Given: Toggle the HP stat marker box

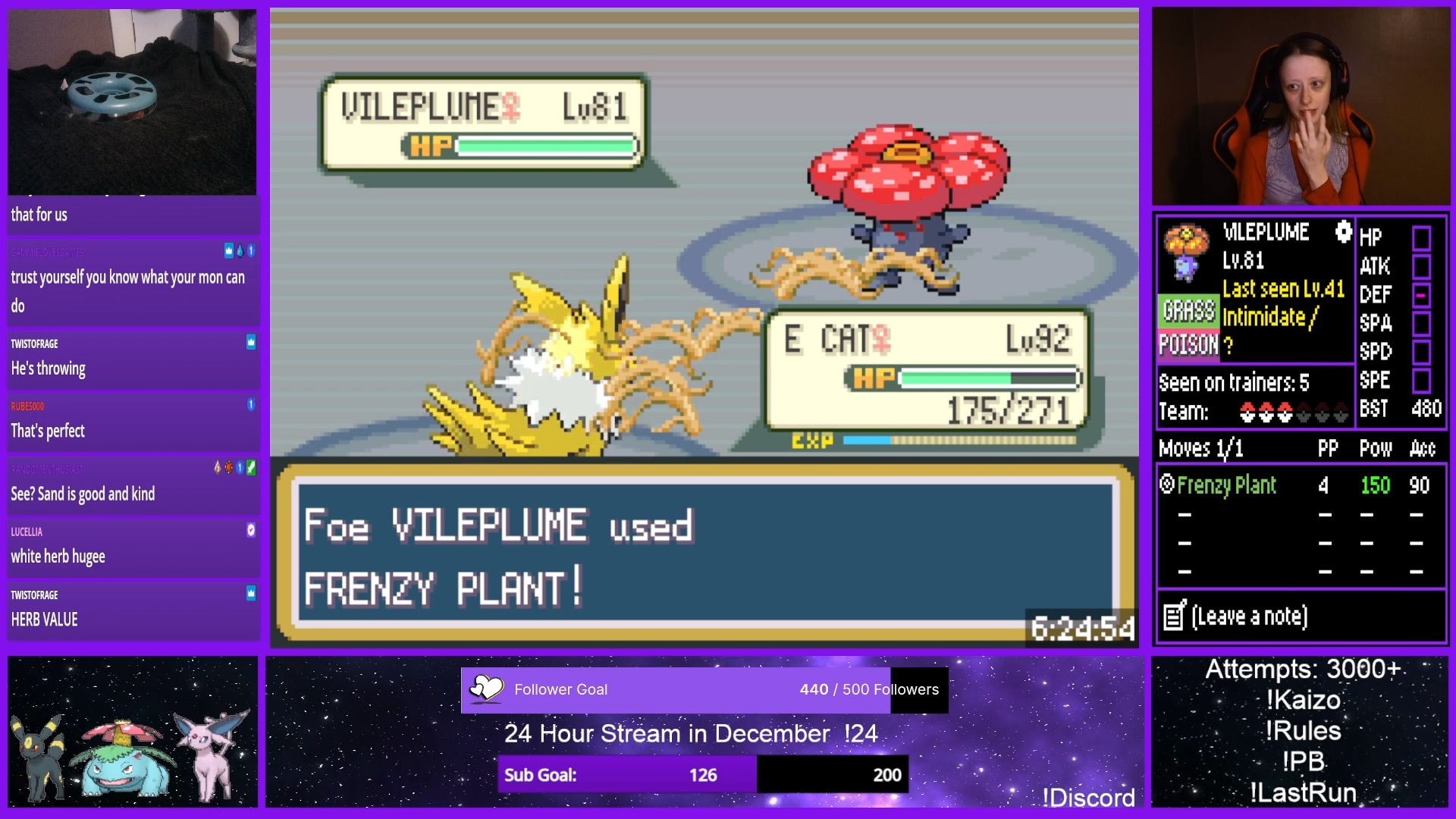Looking at the screenshot, I should (x=1421, y=238).
